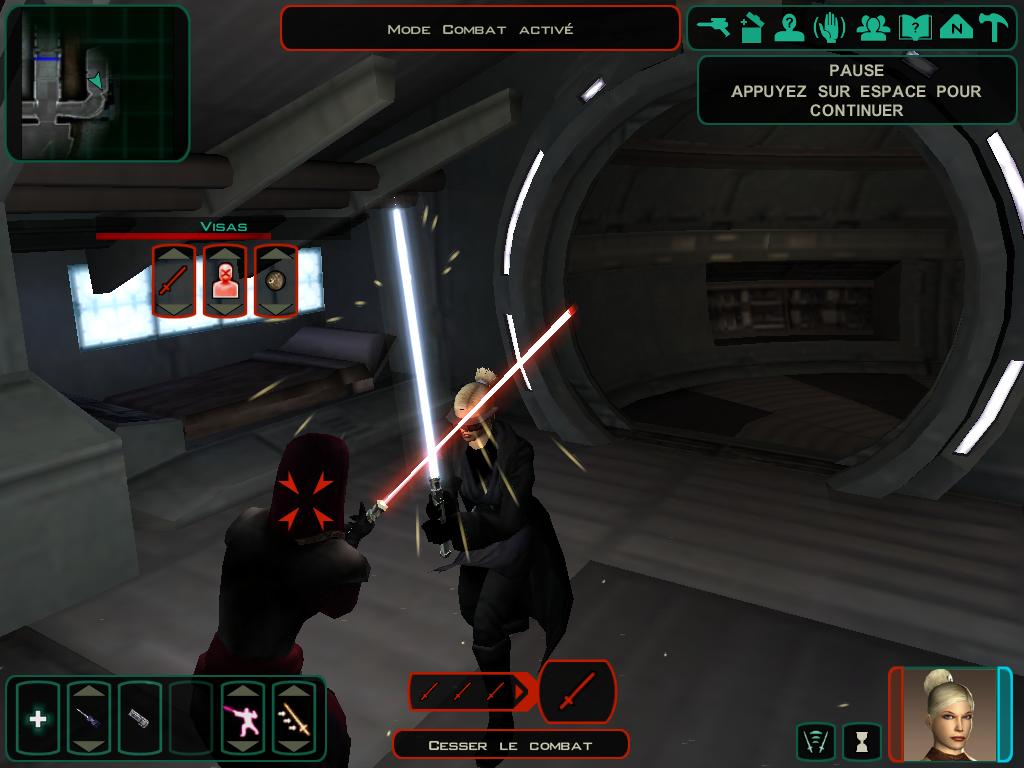Use the purple stimulant injector slot
The width and height of the screenshot is (1024, 768).
point(89,718)
